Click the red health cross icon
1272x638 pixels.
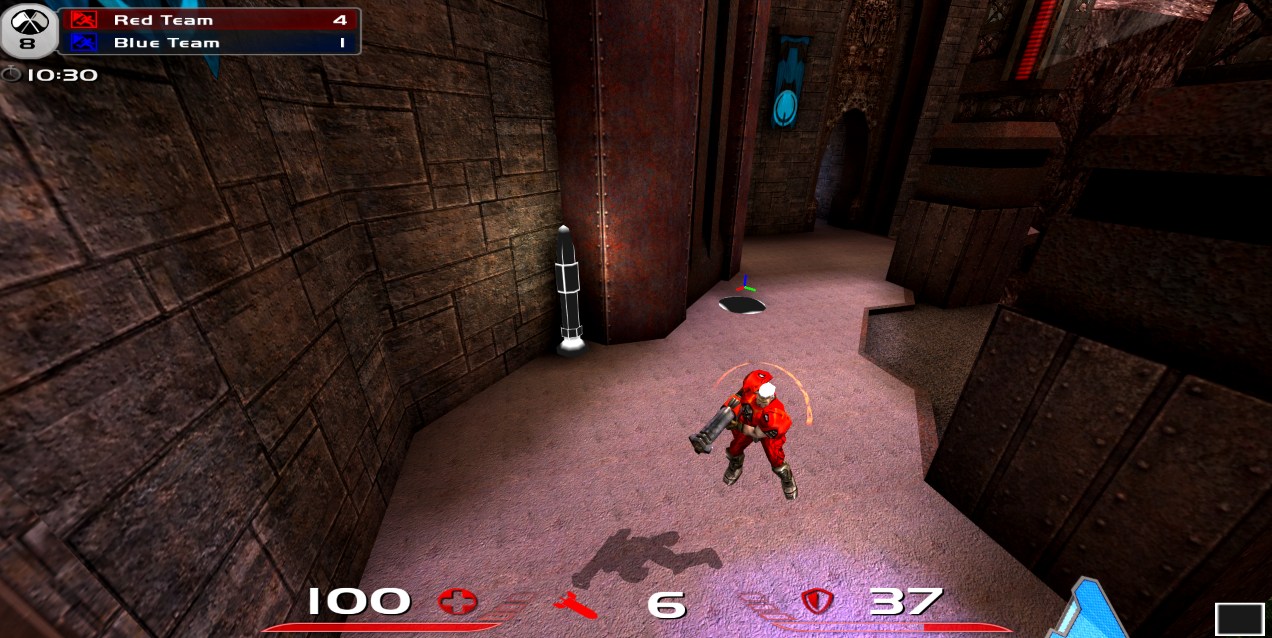click(458, 602)
